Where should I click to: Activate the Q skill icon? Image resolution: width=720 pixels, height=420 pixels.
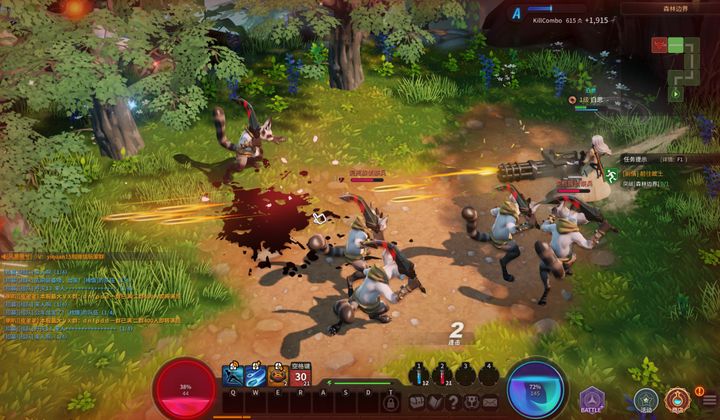232,376
